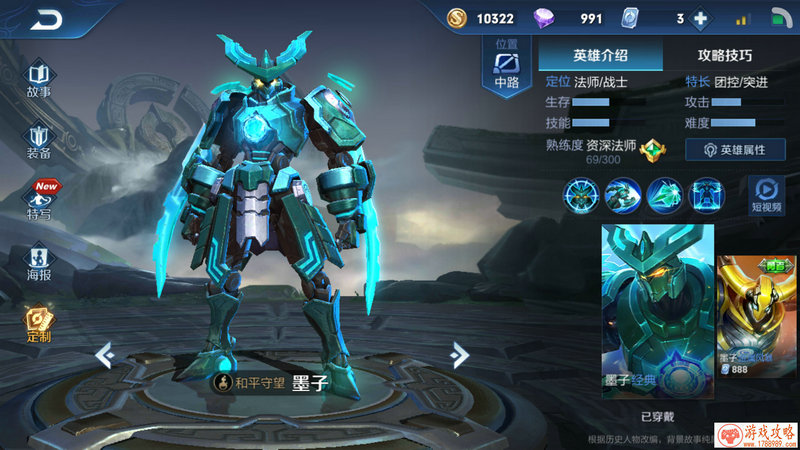Open the 英雄属性 hero attributes panel

735,149
